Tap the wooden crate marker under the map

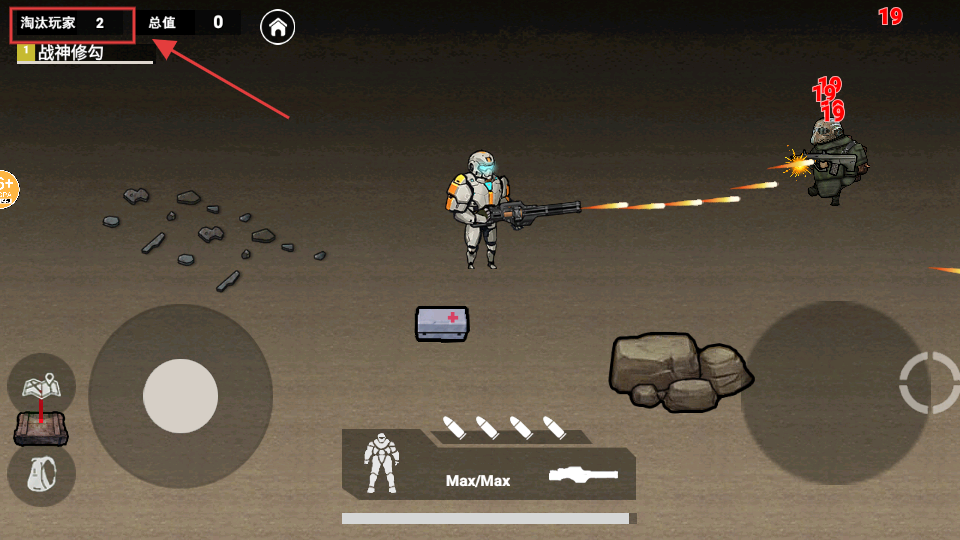41,430
